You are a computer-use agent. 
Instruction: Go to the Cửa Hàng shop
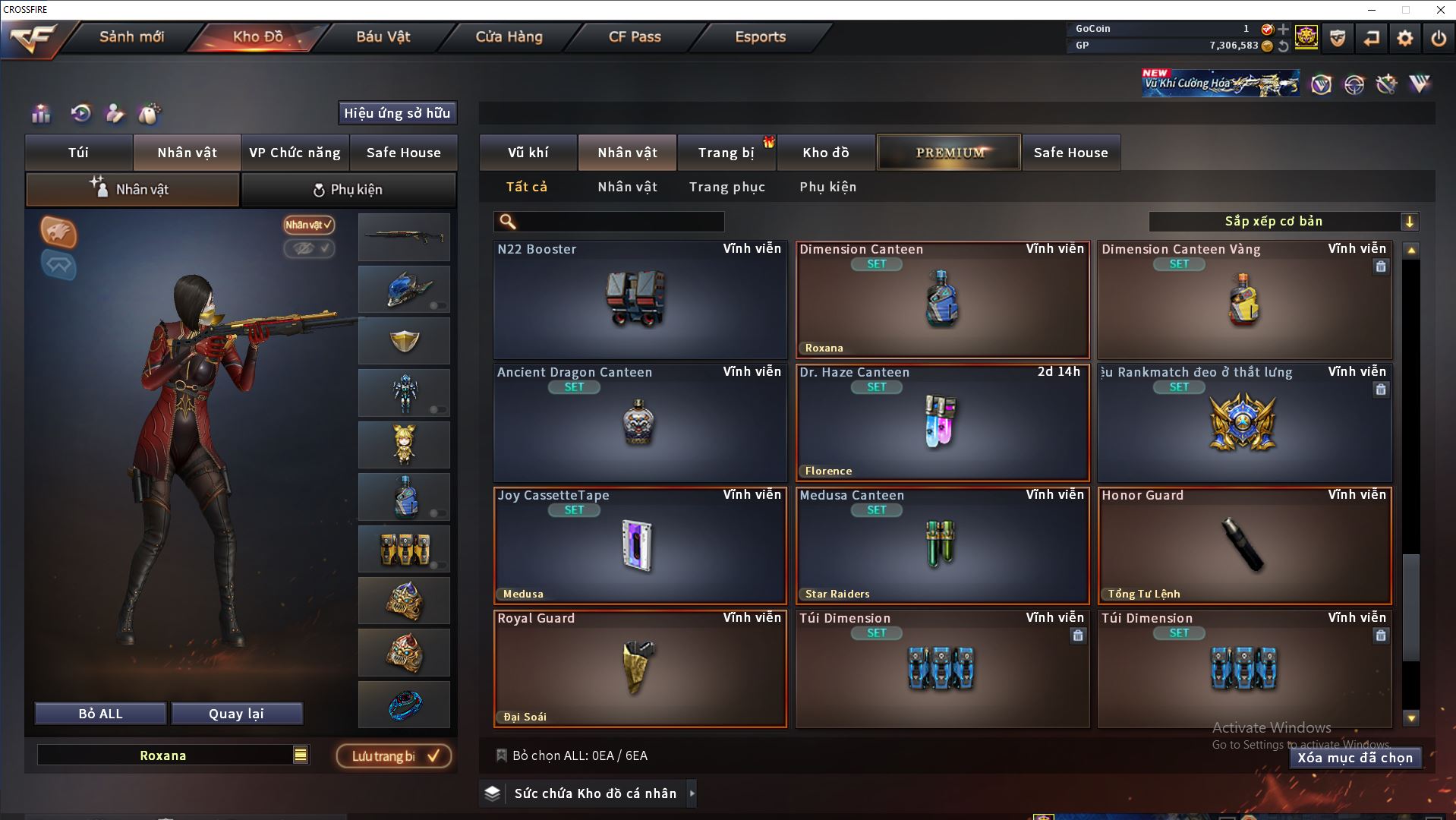point(509,36)
